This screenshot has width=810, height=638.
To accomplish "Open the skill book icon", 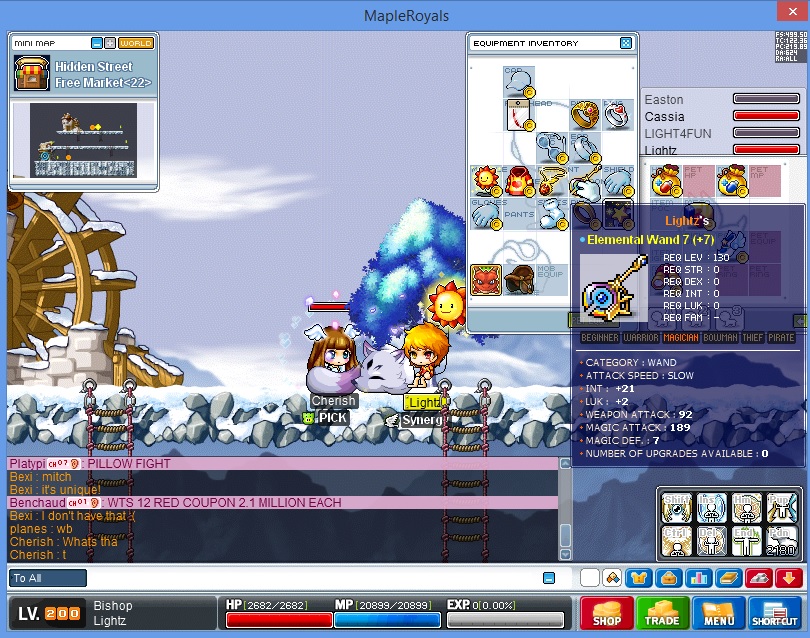I will [x=727, y=577].
